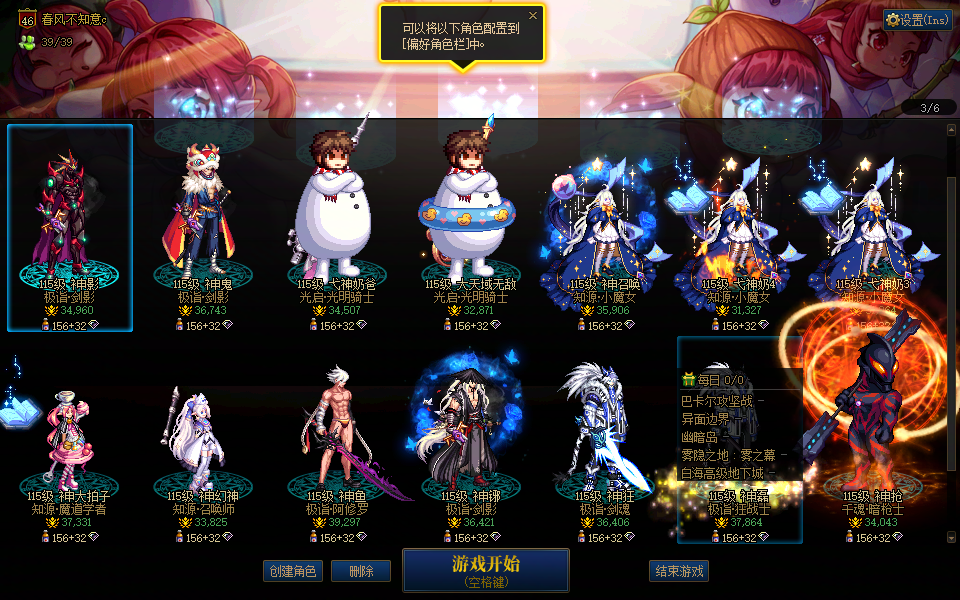The height and width of the screenshot is (600, 960).
Task: Open the 设置 settings button
Action: pos(917,19)
